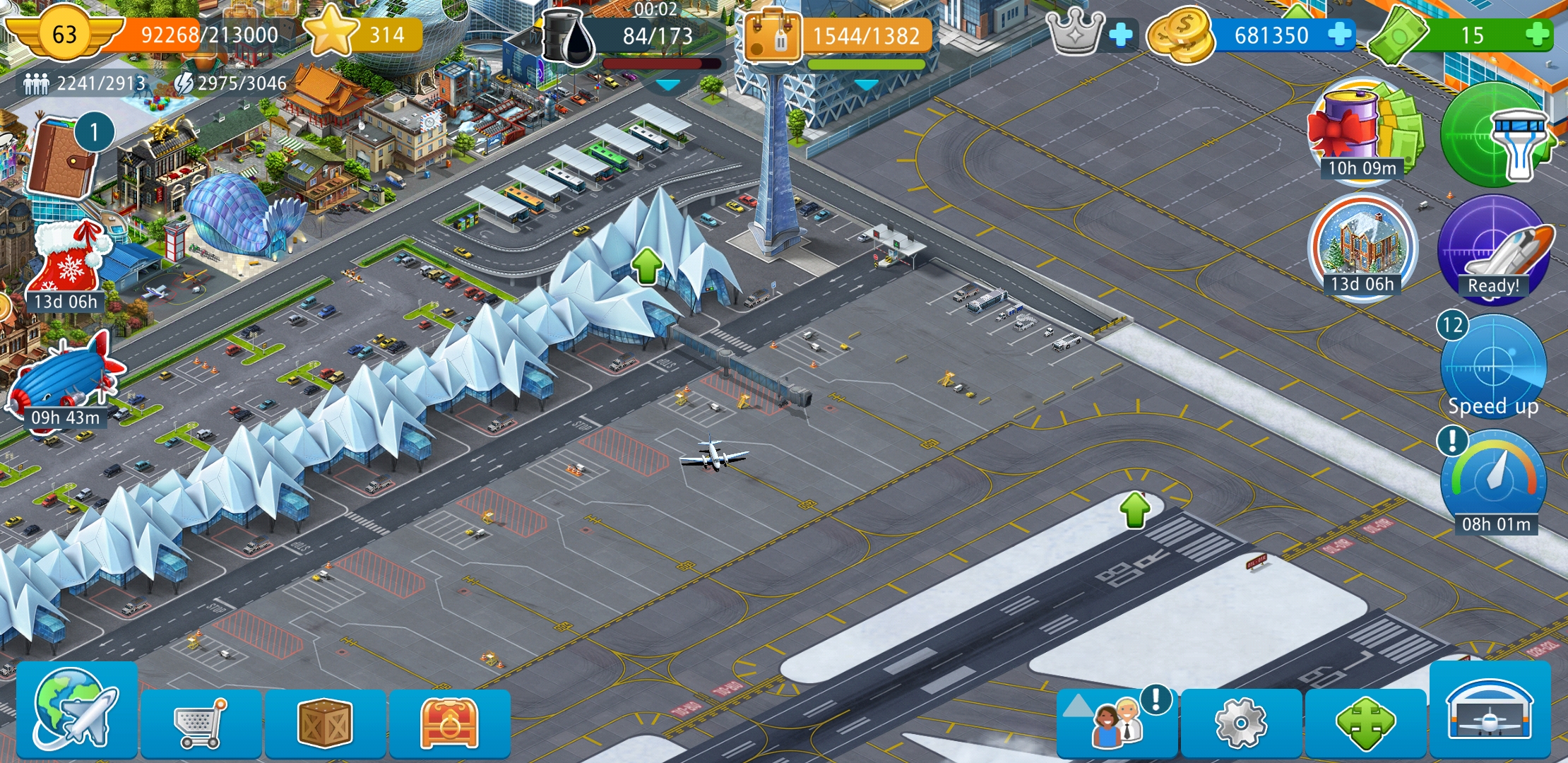Screen dimensions: 1568x763
Task: Tap the silver crown plus button
Action: (x=1121, y=35)
